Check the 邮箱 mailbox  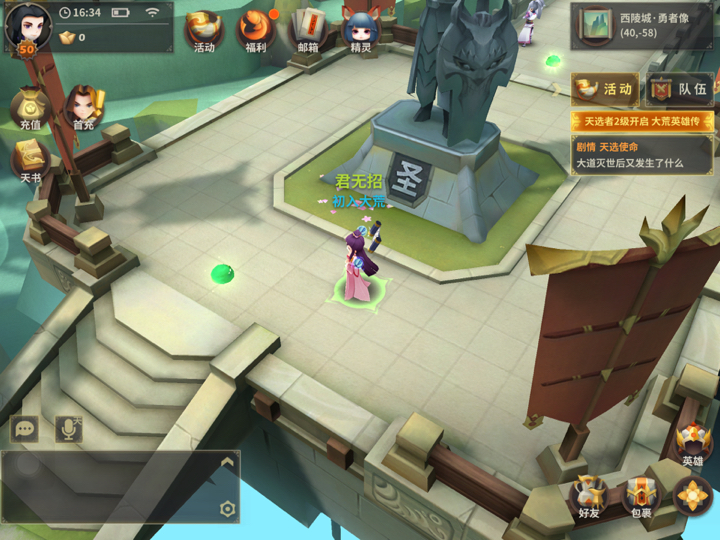[308, 31]
